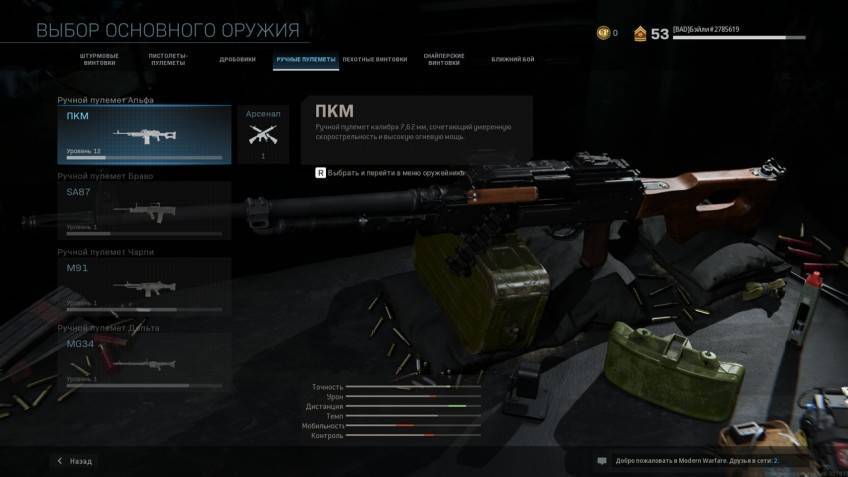Click the COD Points coin icon
Viewport: 848px width, 477px height.
(x=602, y=33)
